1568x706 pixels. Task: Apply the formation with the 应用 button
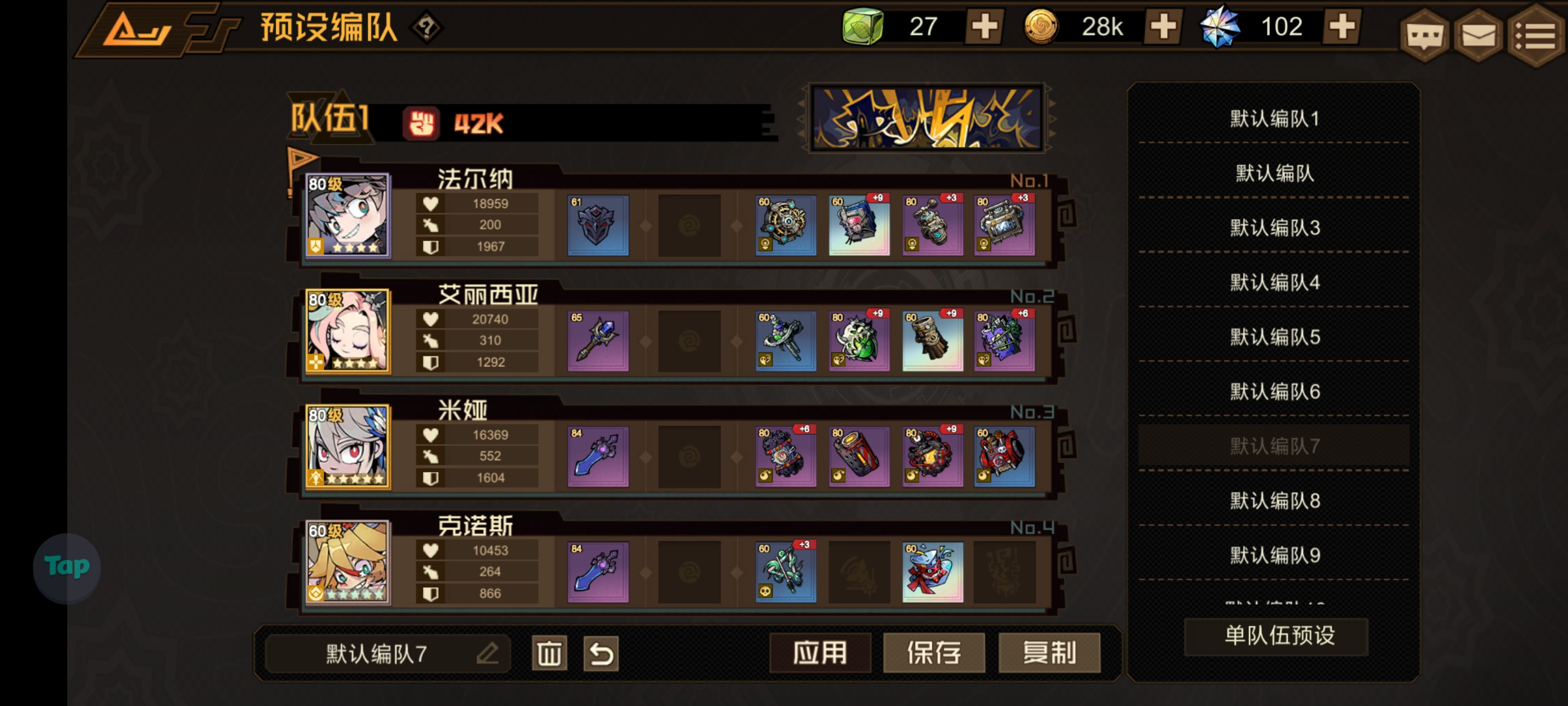820,652
